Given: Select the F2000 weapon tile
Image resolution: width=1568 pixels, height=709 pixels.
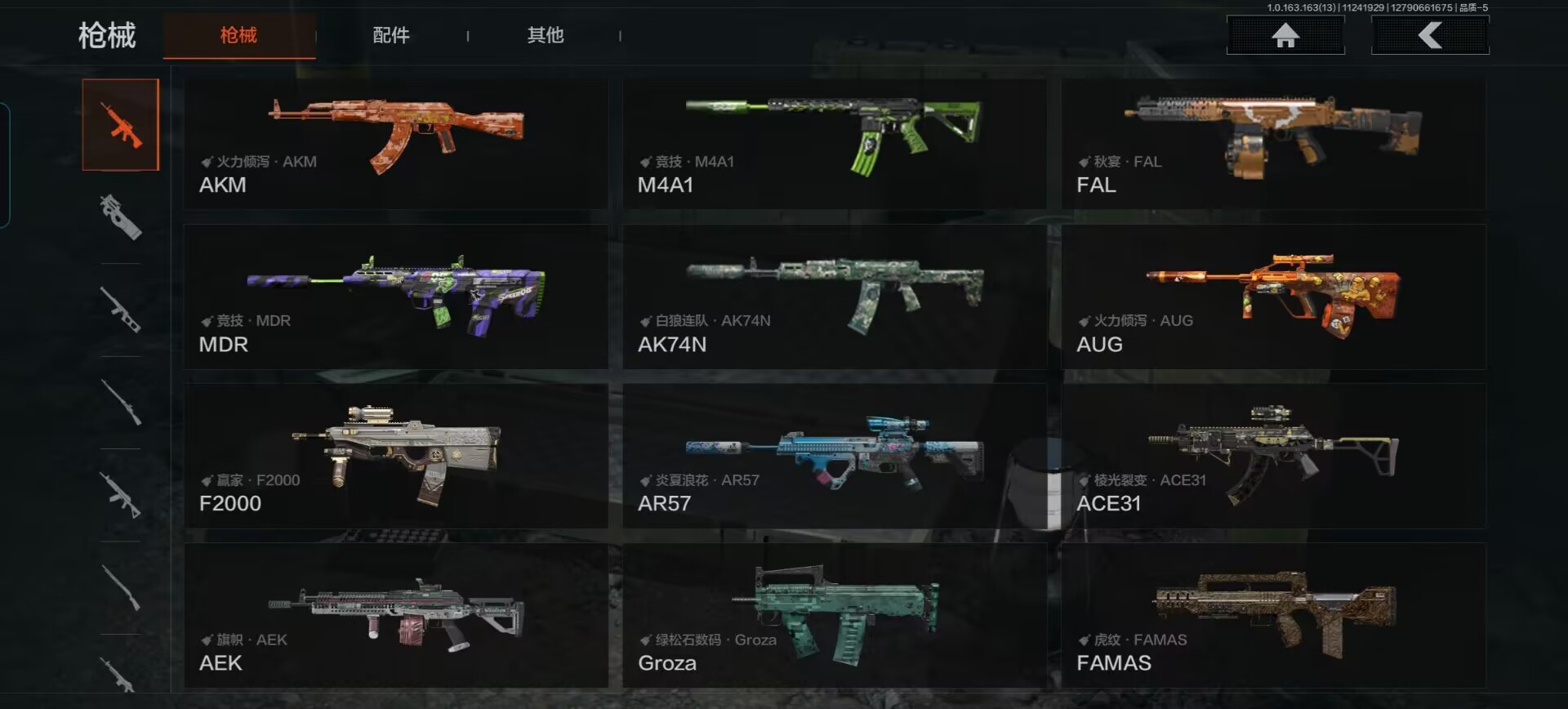Looking at the screenshot, I should coord(396,456).
